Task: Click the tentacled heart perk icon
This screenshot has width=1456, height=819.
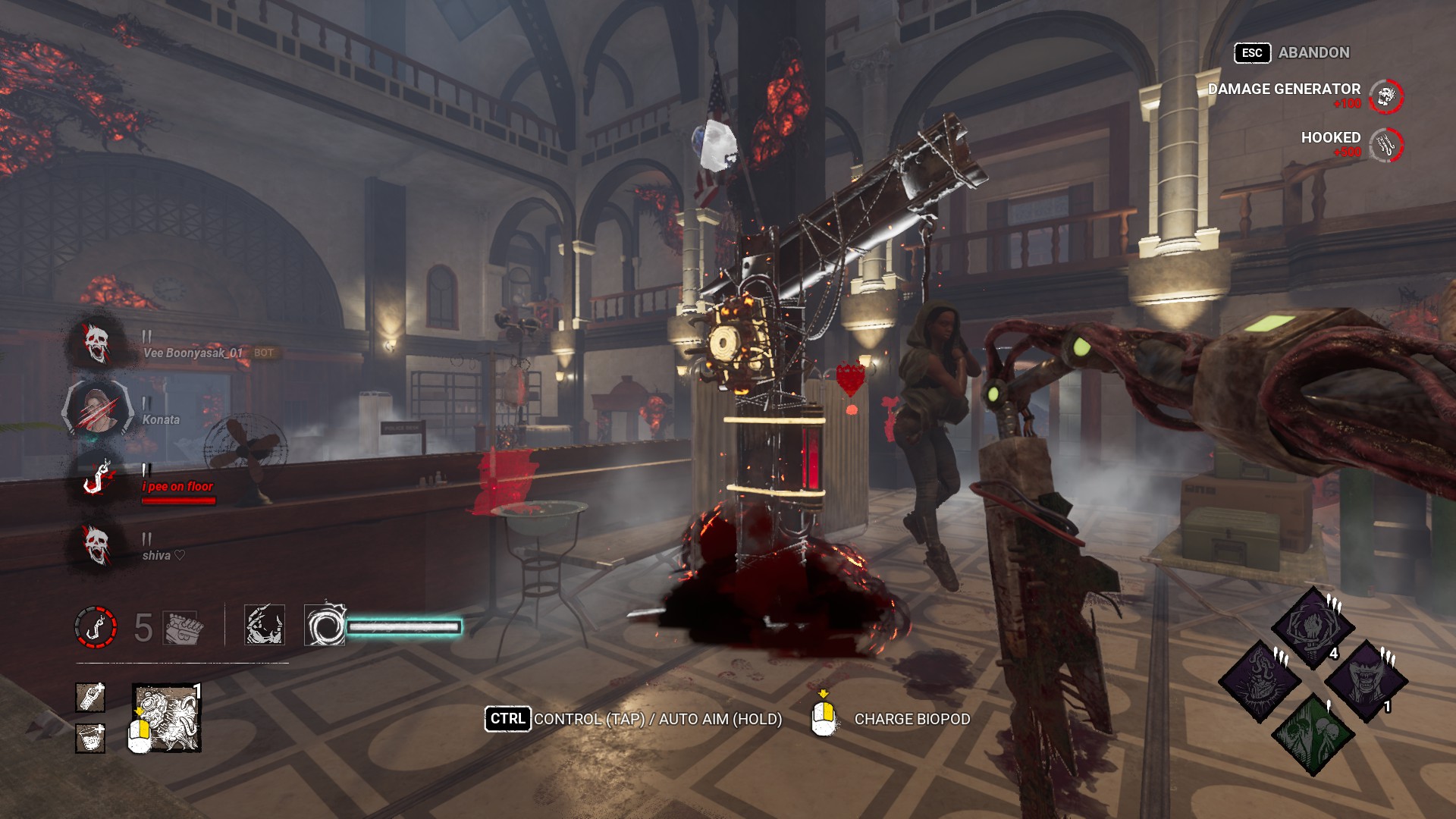Action: pos(1260,681)
